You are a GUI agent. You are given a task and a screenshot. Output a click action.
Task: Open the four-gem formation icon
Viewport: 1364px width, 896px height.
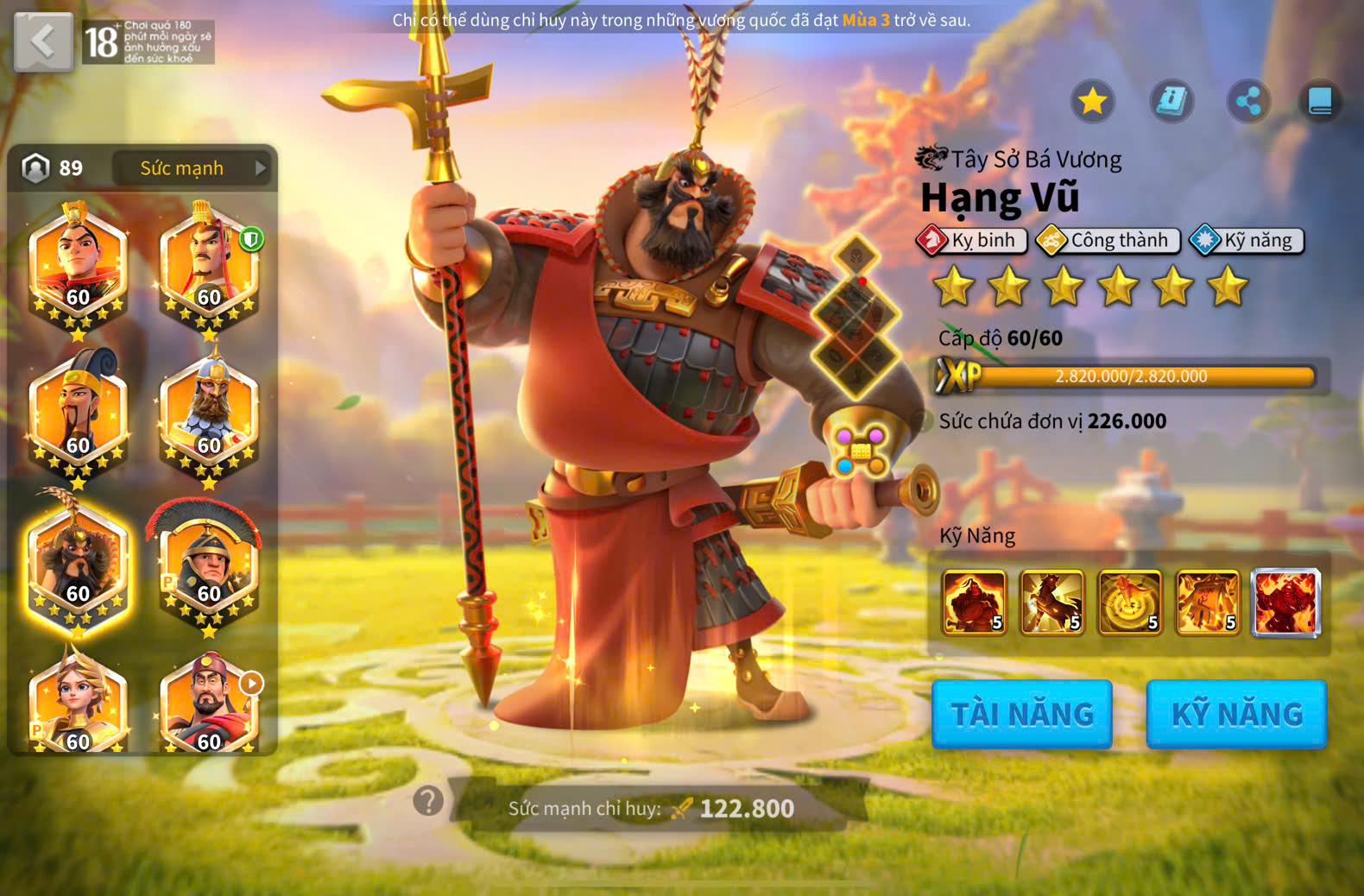coord(861,451)
